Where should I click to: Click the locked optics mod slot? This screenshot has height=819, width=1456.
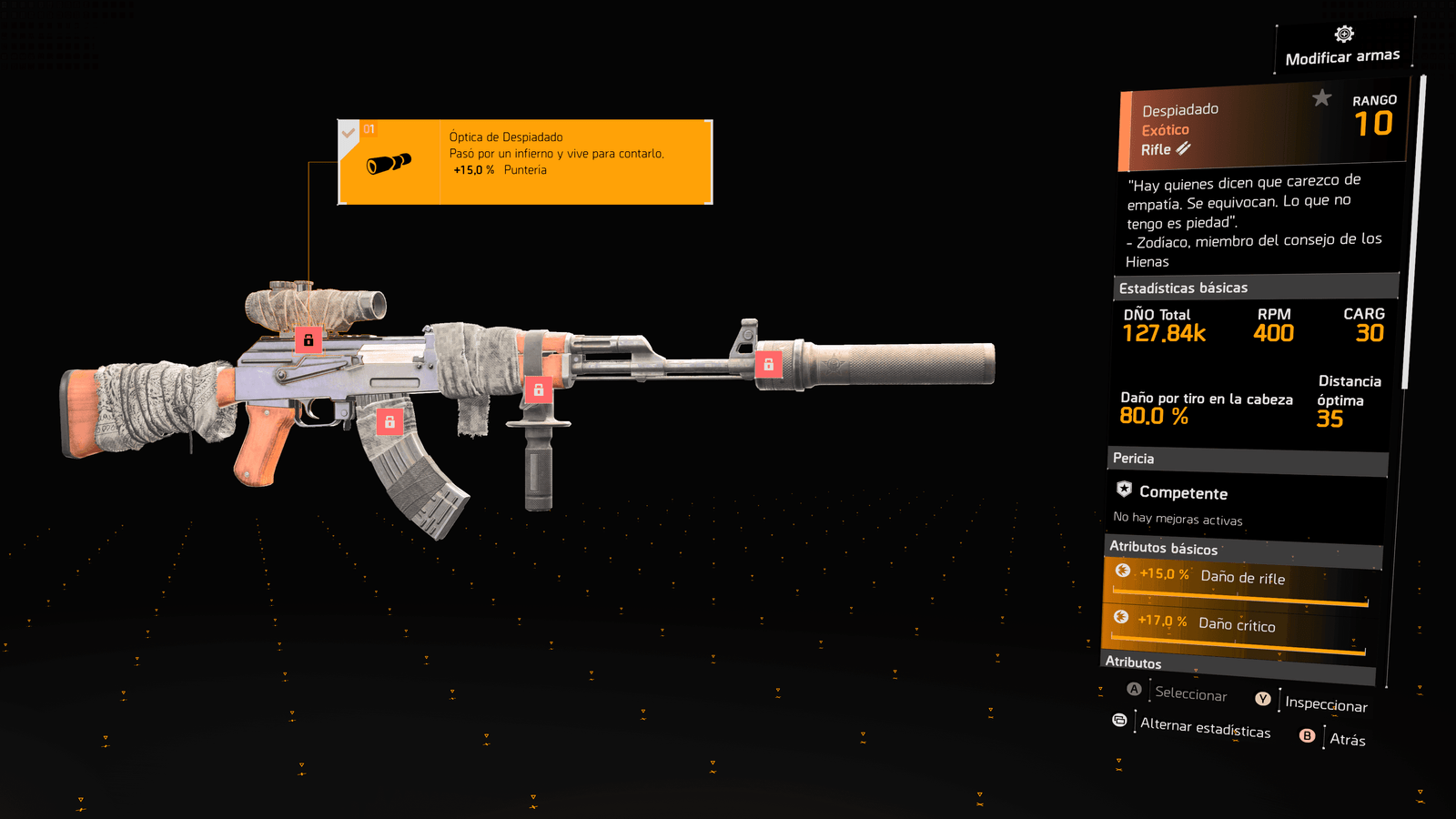(x=308, y=340)
